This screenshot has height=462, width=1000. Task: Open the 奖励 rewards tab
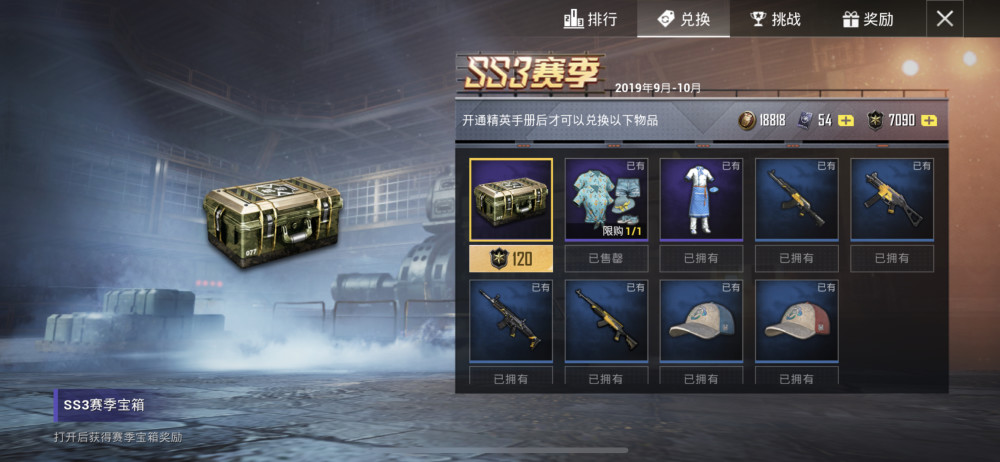(868, 19)
